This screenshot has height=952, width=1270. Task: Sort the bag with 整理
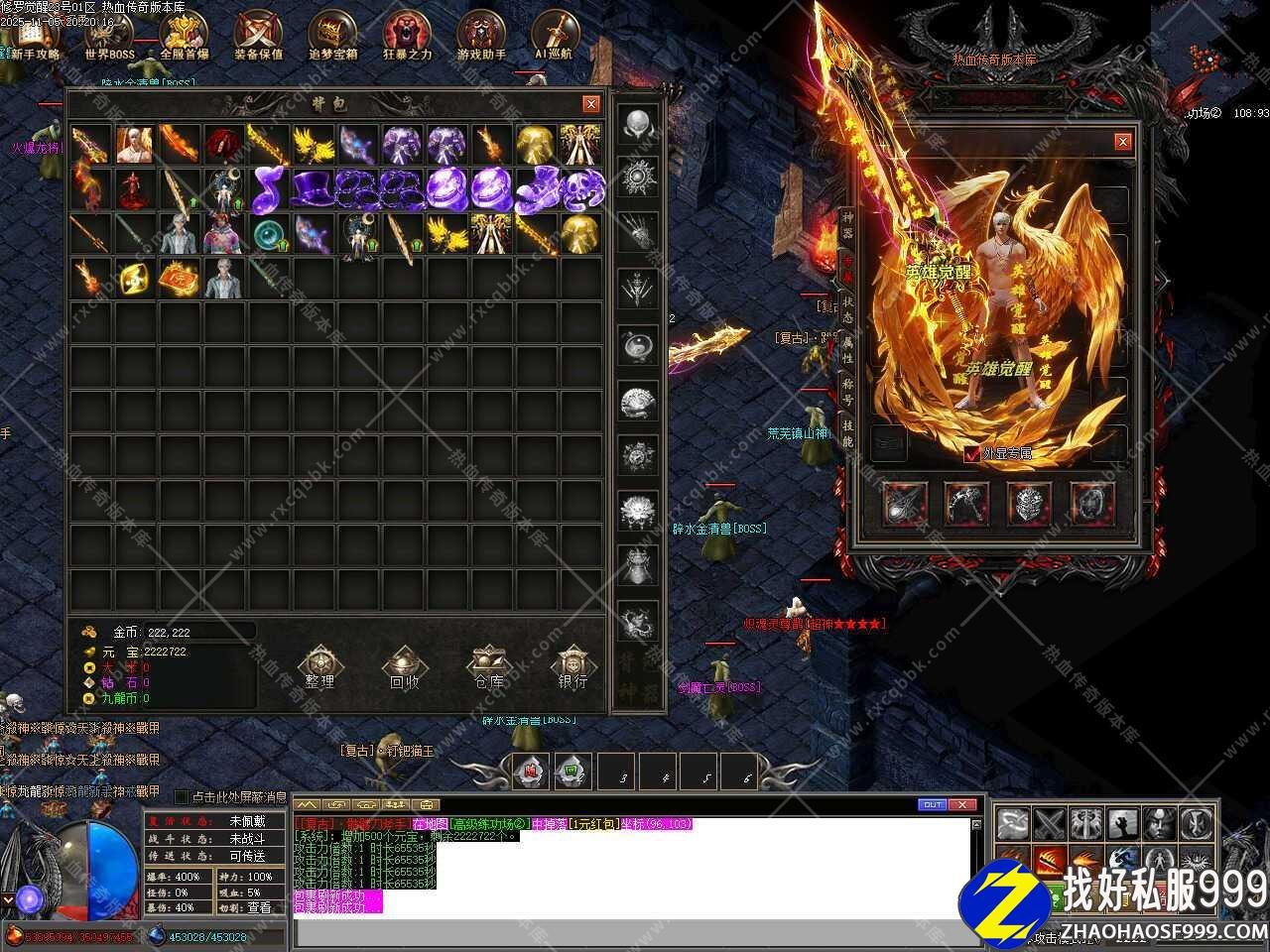tap(319, 666)
